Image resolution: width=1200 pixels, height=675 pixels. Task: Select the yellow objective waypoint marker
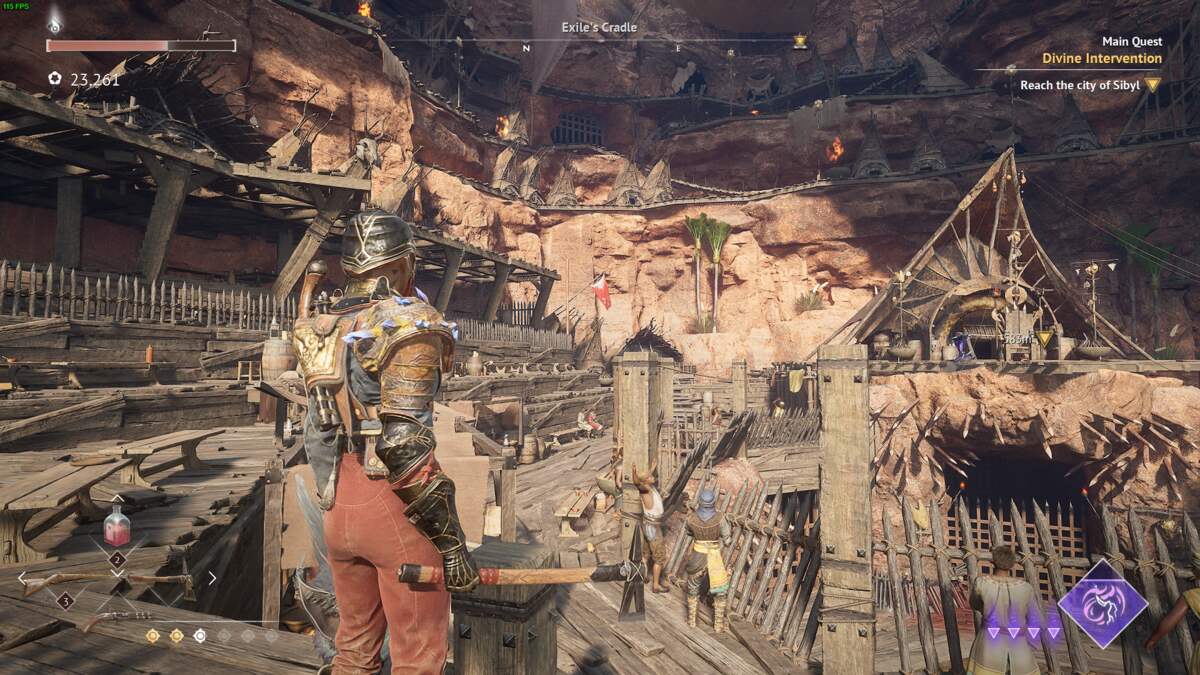click(x=1045, y=340)
